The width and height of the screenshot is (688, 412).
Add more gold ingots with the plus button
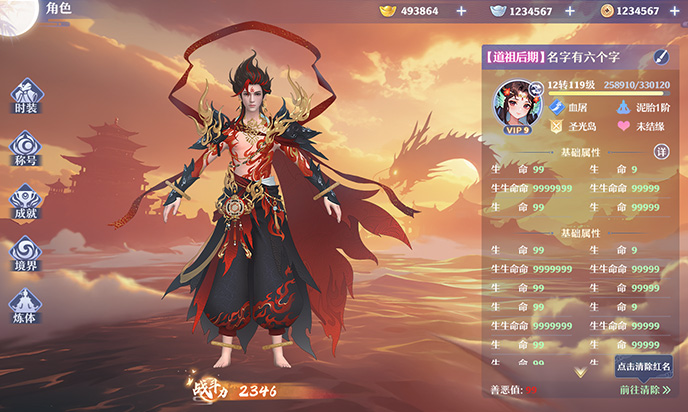click(x=460, y=11)
